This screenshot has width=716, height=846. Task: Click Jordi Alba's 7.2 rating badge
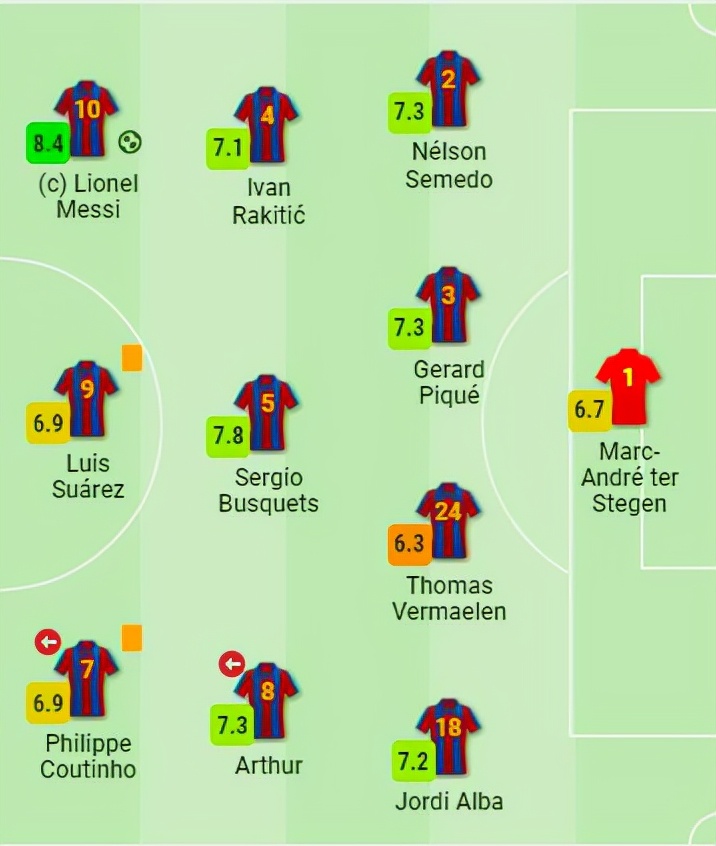pyautogui.click(x=408, y=762)
